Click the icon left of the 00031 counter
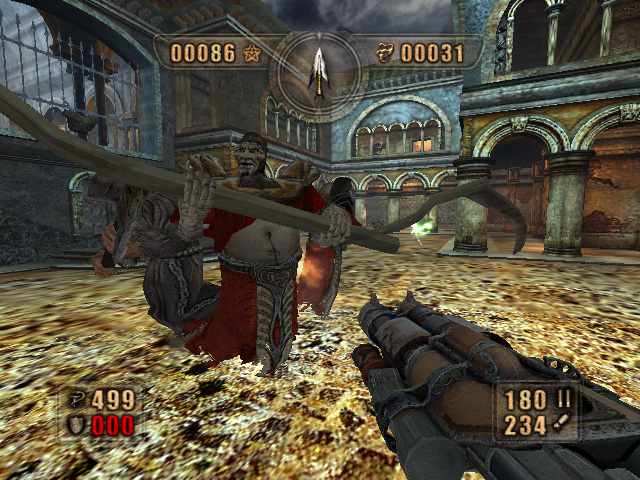The width and height of the screenshot is (640, 480). [x=385, y=53]
